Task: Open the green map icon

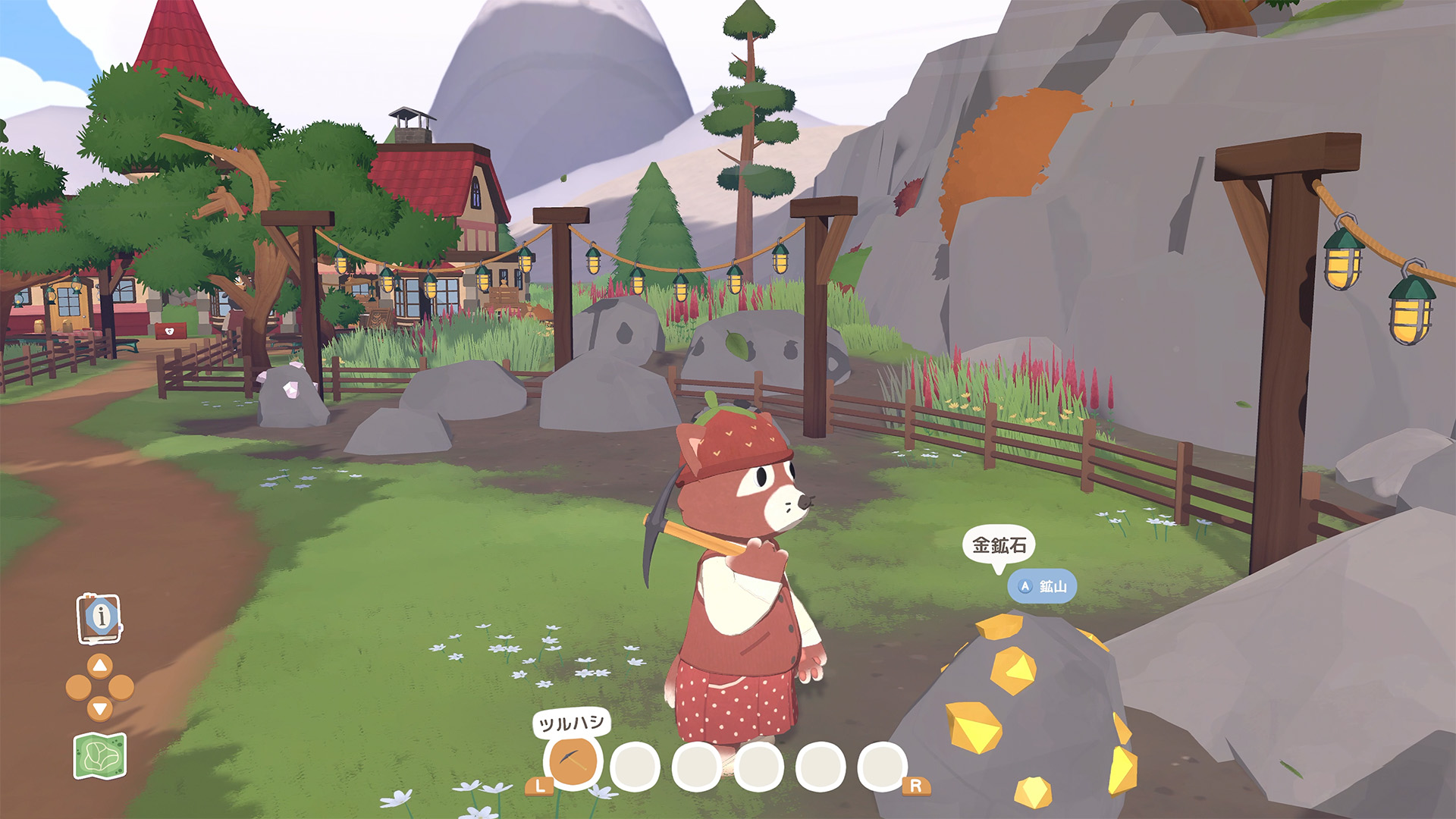Action: [99, 756]
